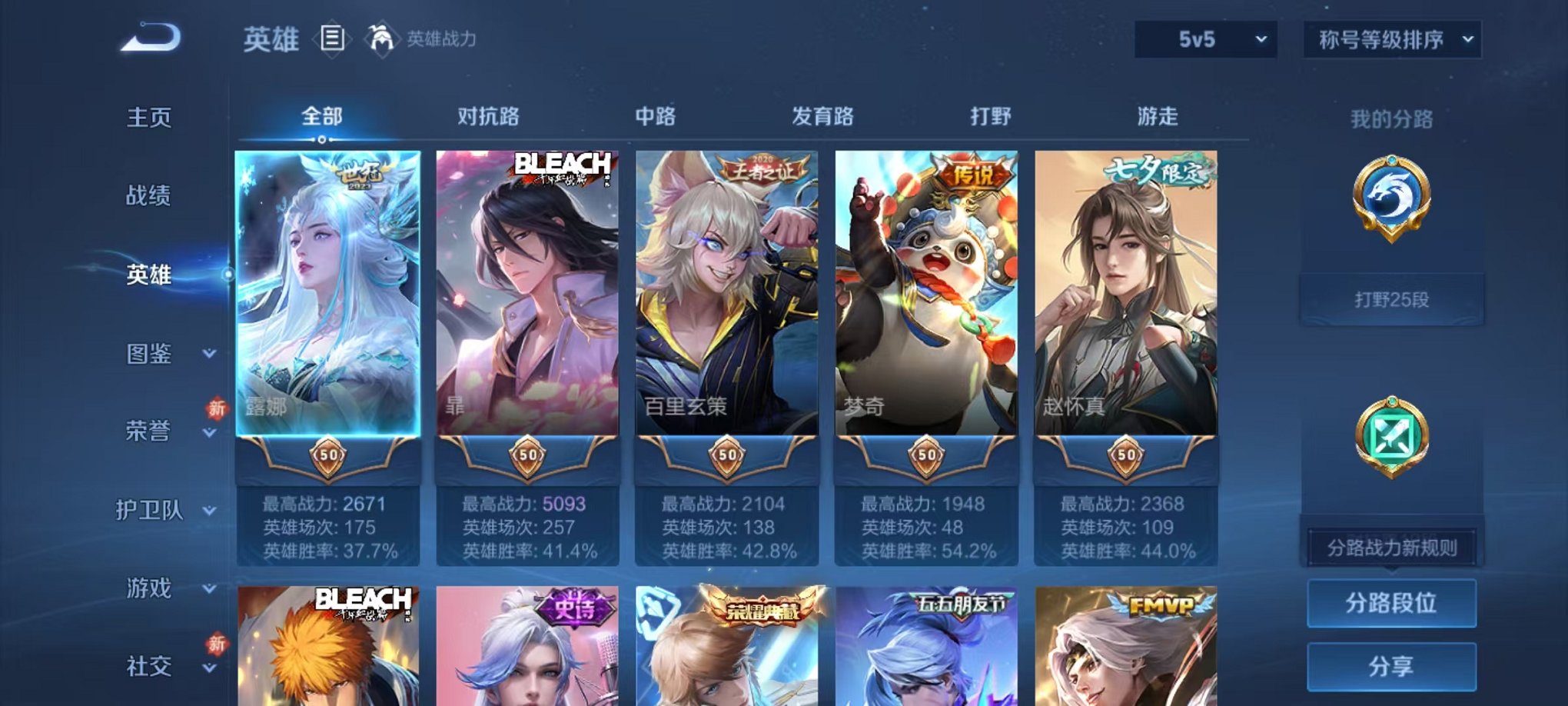1568x706 pixels.
Task: Open the 战绩 sidebar menu
Action: (x=151, y=198)
